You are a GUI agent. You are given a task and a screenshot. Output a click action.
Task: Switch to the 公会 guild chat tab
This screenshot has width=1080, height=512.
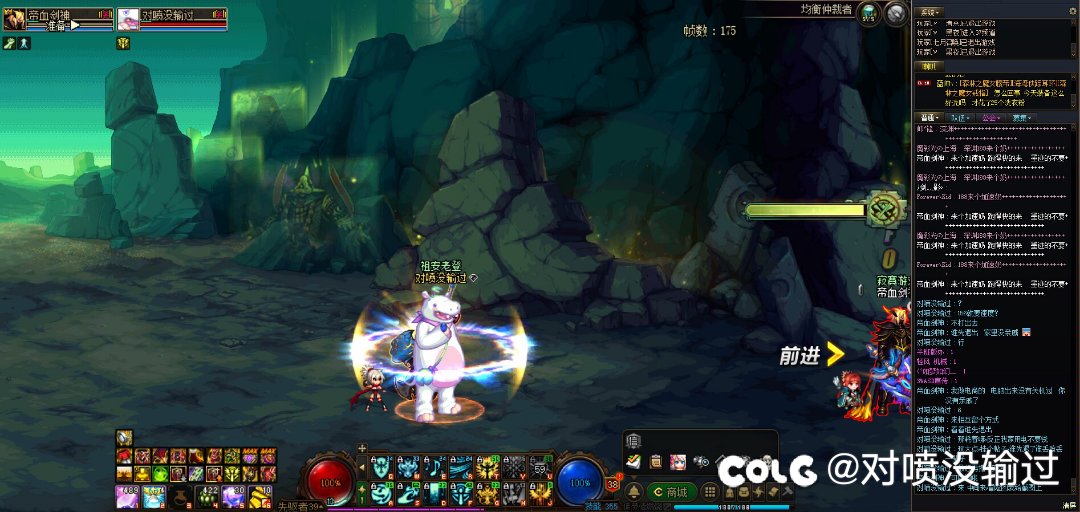click(x=990, y=118)
